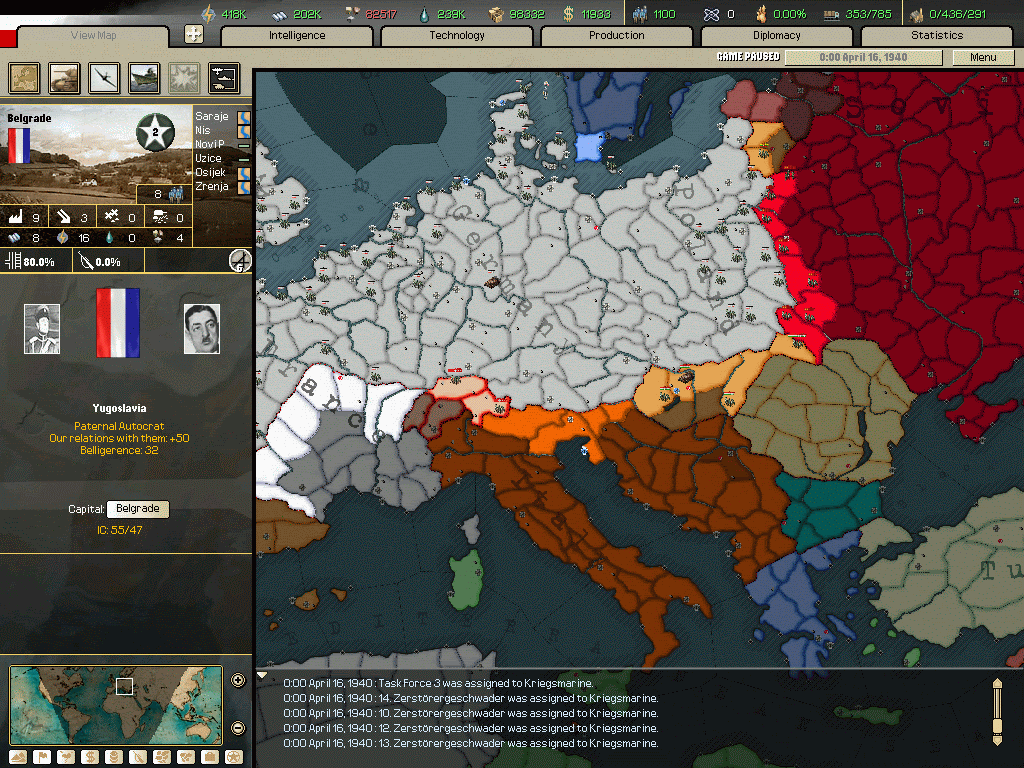Click the world minimap
The height and width of the screenshot is (768, 1024).
click(x=116, y=705)
